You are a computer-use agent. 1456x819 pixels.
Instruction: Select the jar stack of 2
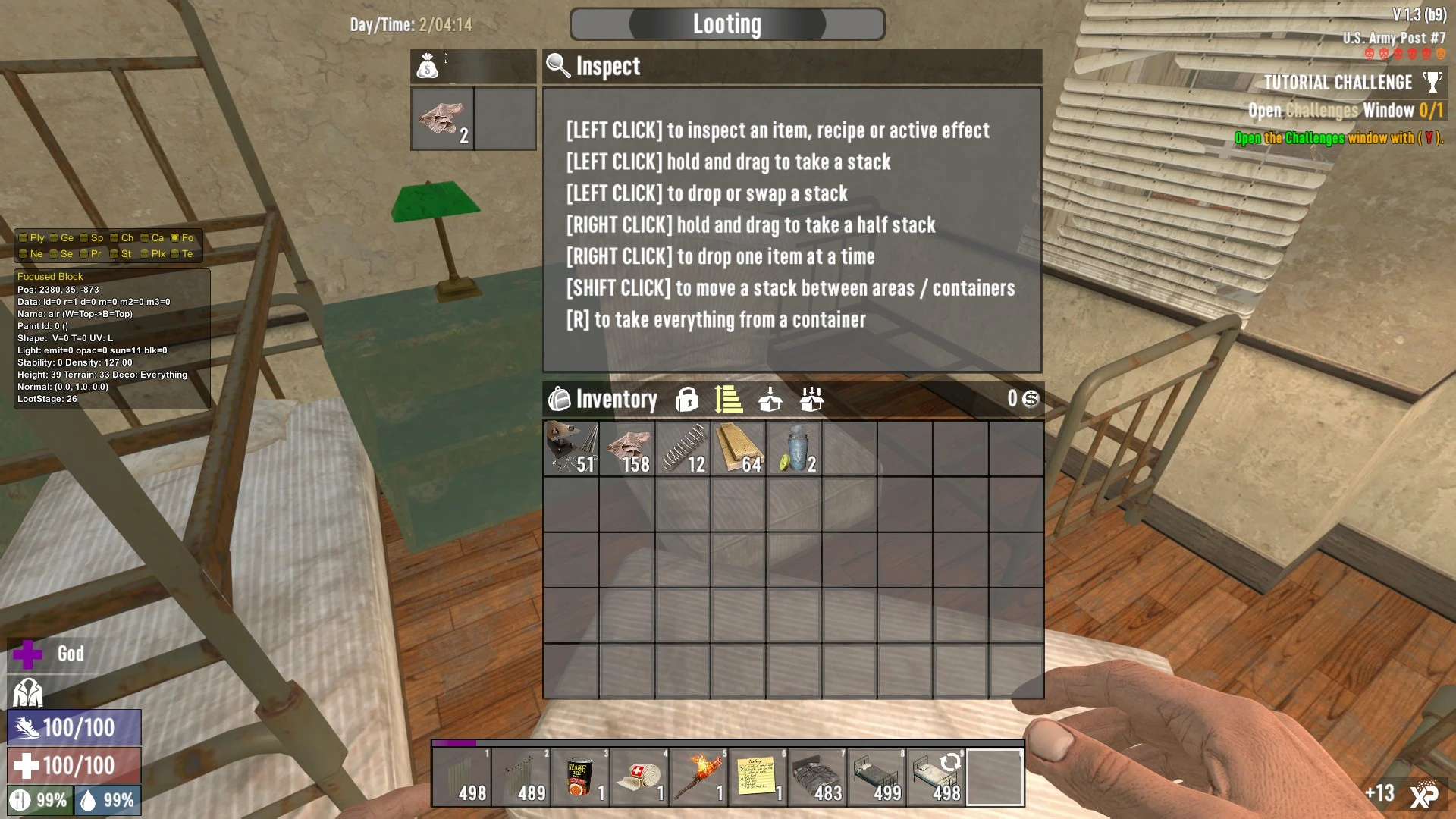[794, 449]
